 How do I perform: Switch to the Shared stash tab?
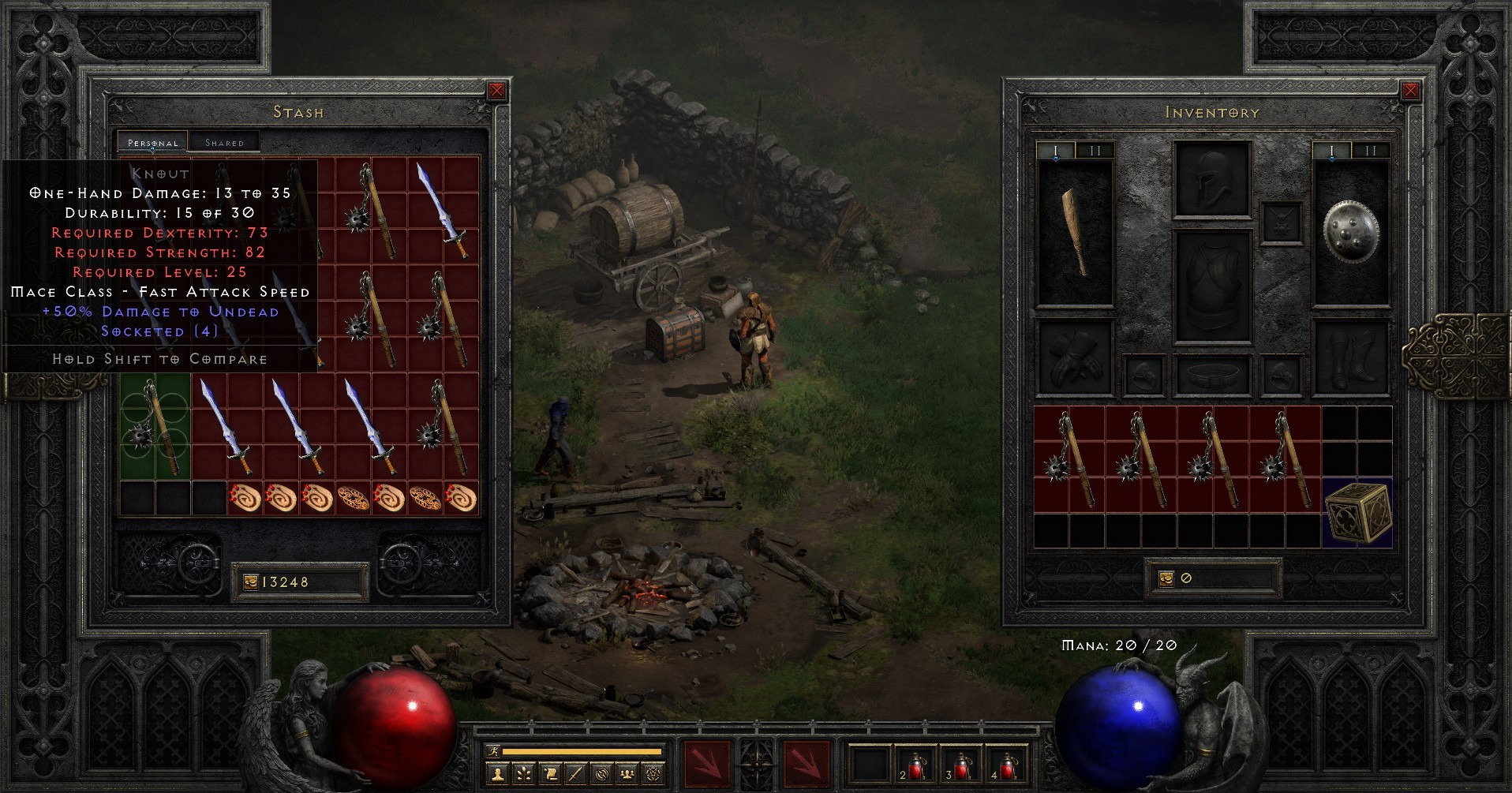click(x=225, y=142)
